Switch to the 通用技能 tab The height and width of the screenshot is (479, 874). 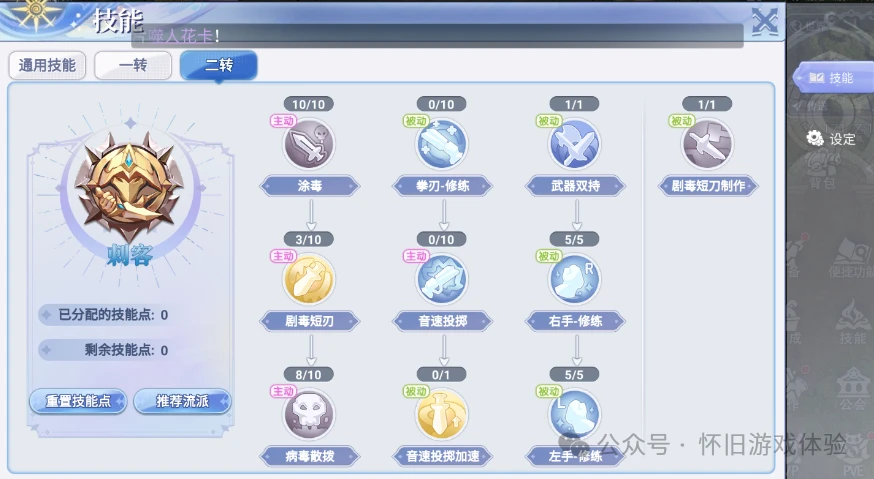tap(47, 66)
